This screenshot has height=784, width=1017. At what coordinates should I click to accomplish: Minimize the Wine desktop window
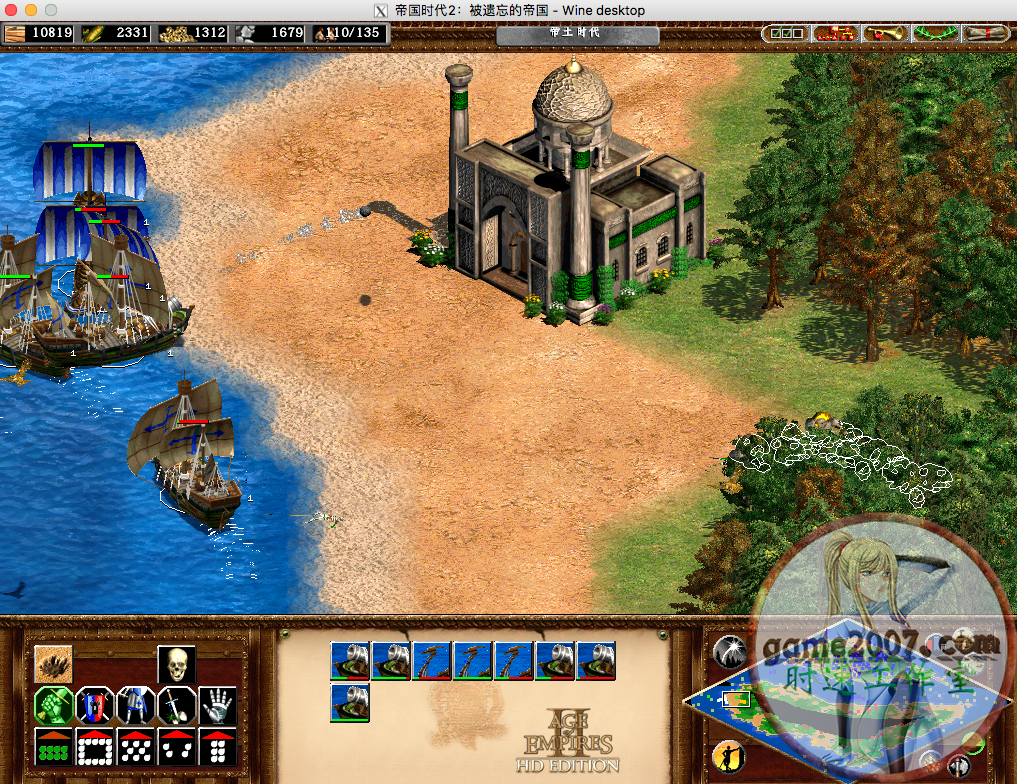pos(31,10)
